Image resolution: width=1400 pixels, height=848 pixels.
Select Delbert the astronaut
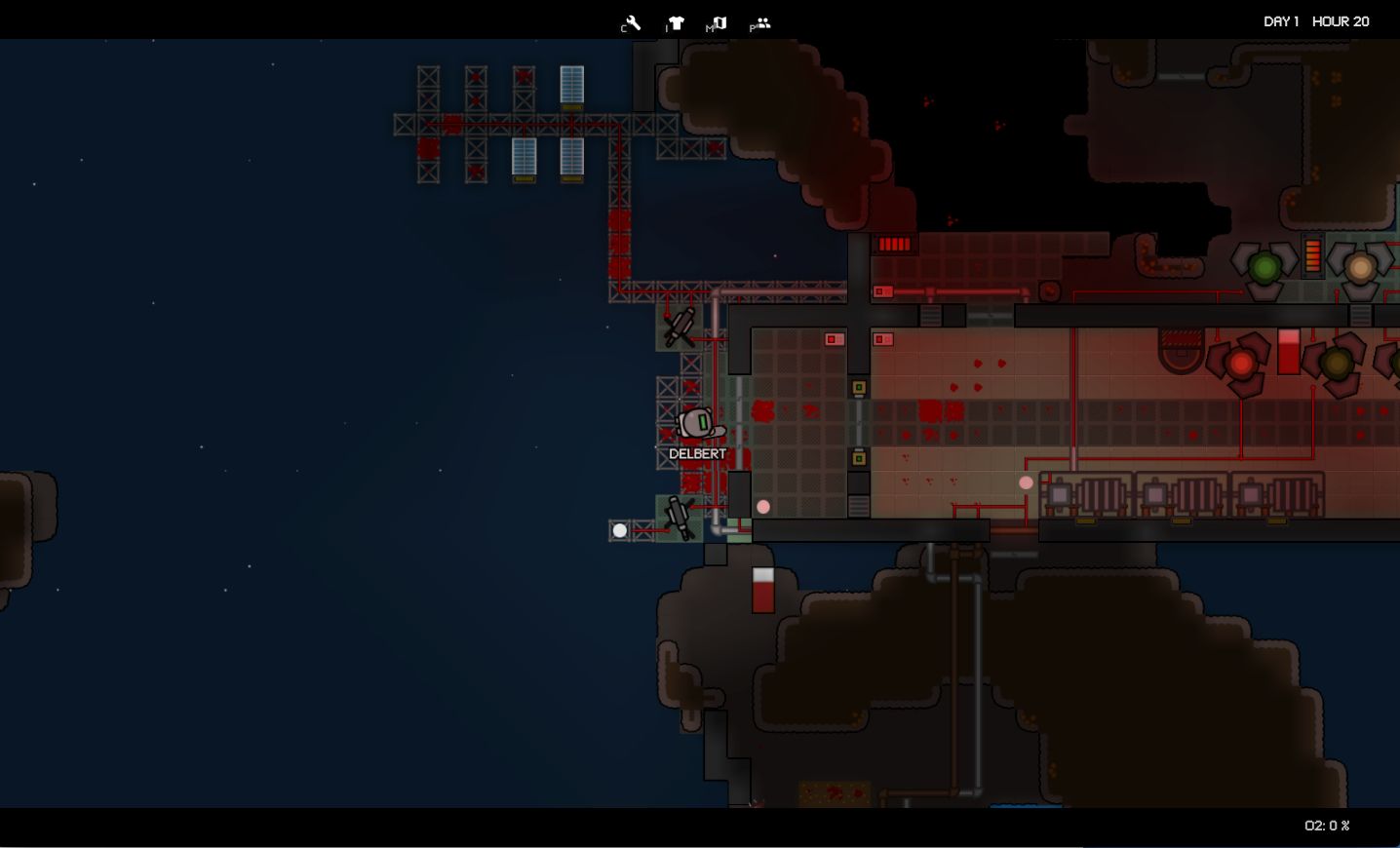tap(696, 423)
